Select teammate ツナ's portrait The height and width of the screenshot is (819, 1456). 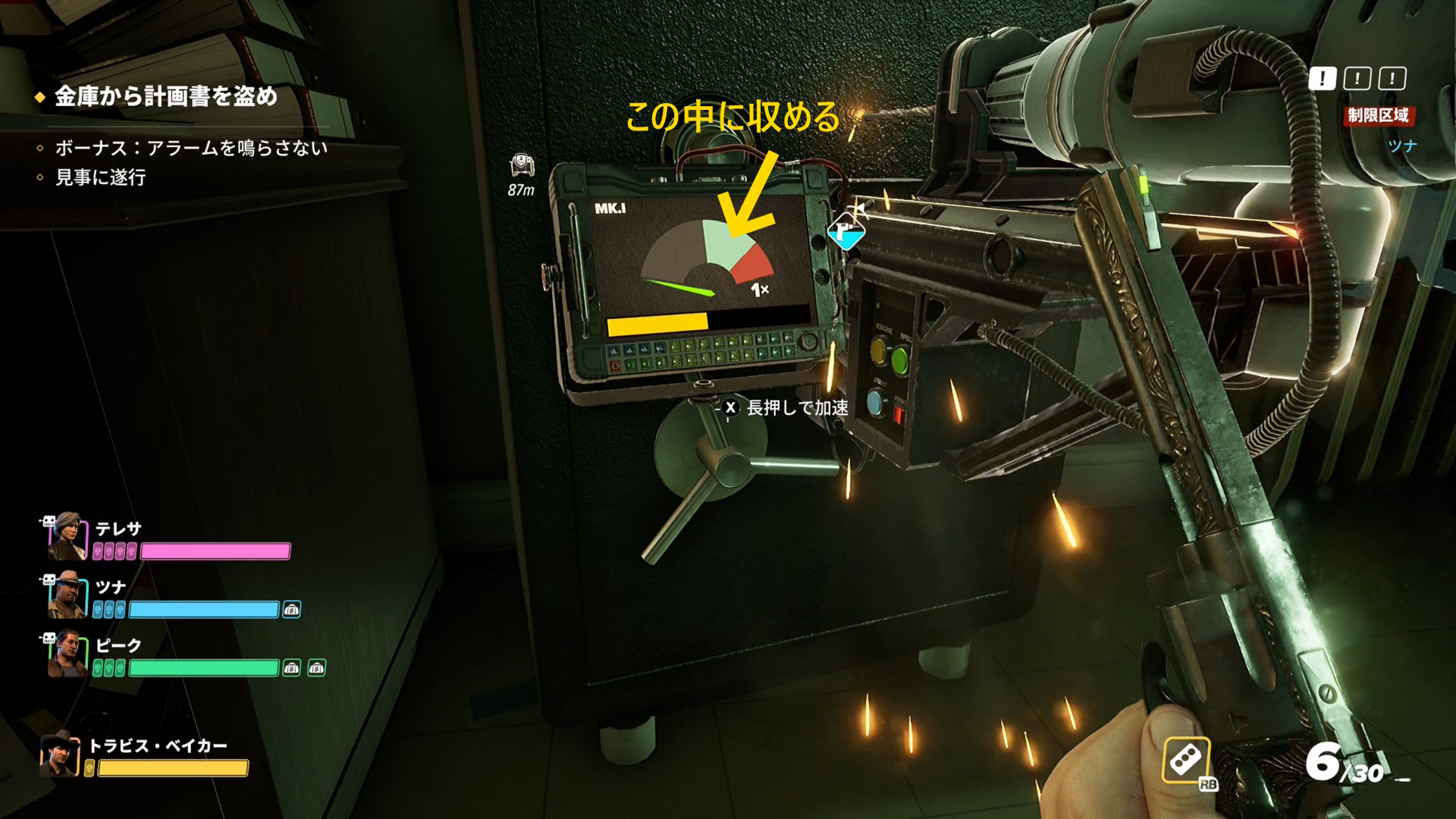pos(65,595)
